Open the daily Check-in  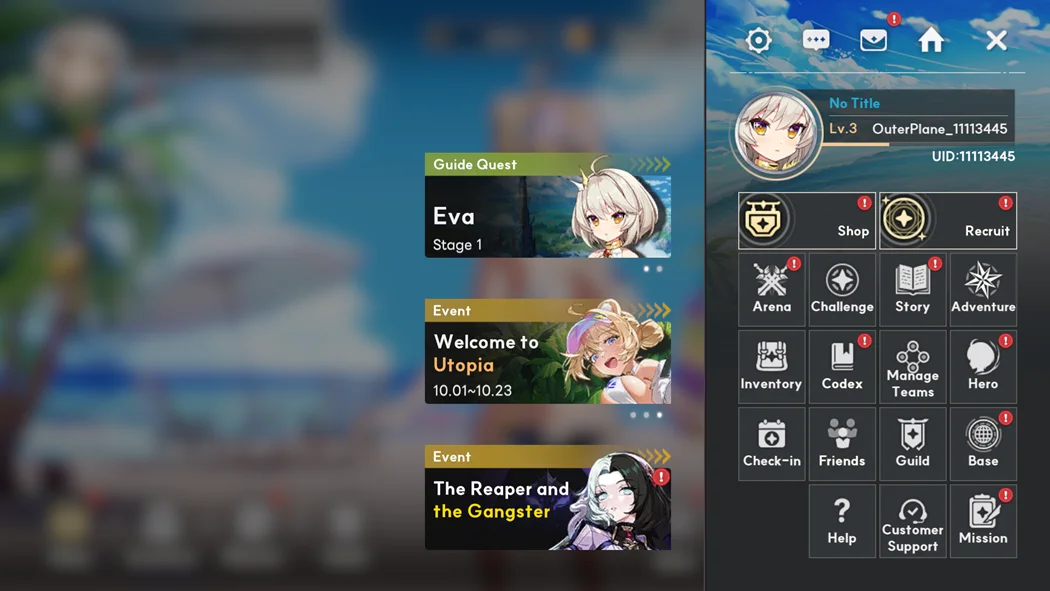pos(772,443)
